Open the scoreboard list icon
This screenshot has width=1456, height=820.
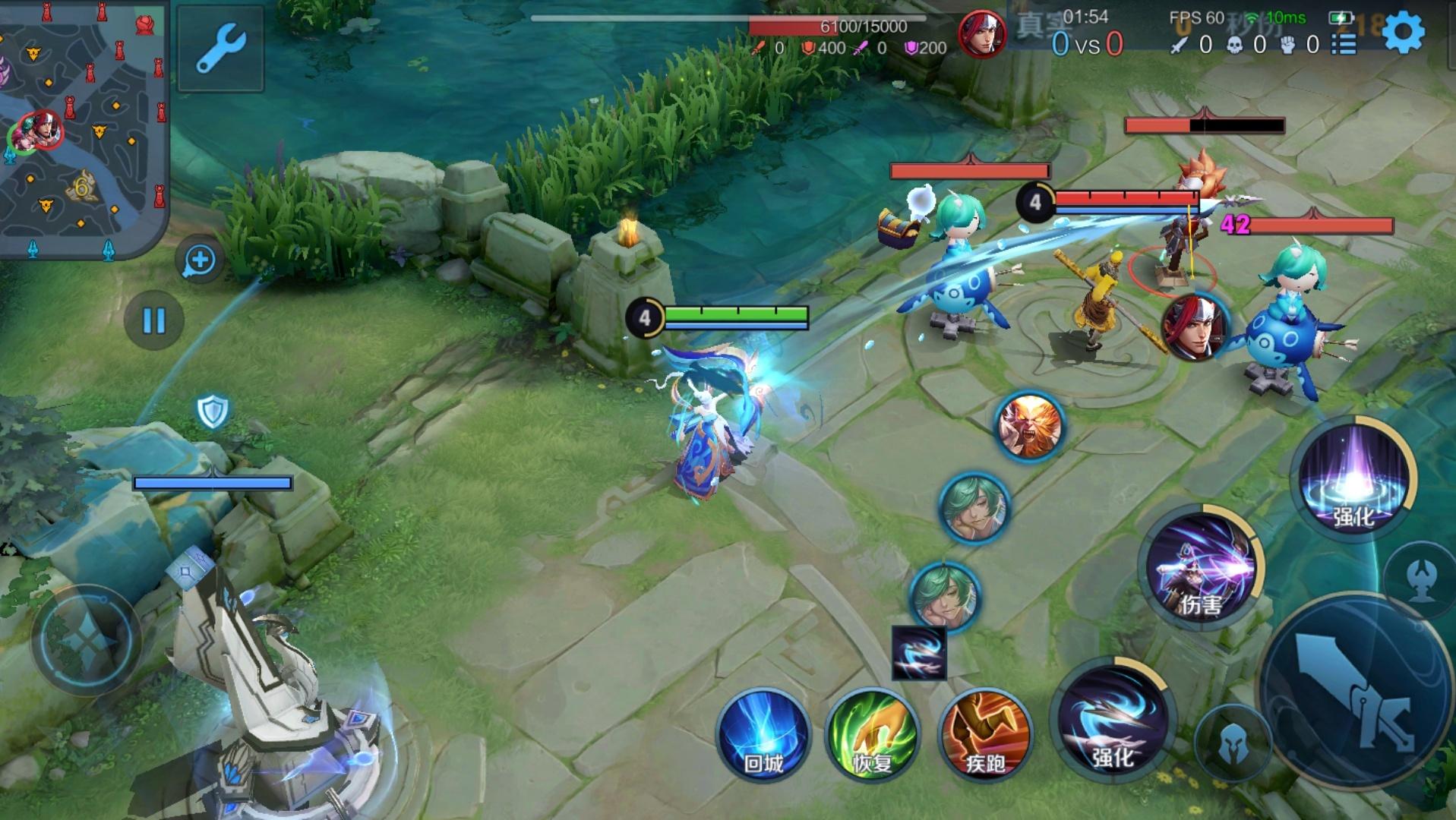coord(1344,44)
